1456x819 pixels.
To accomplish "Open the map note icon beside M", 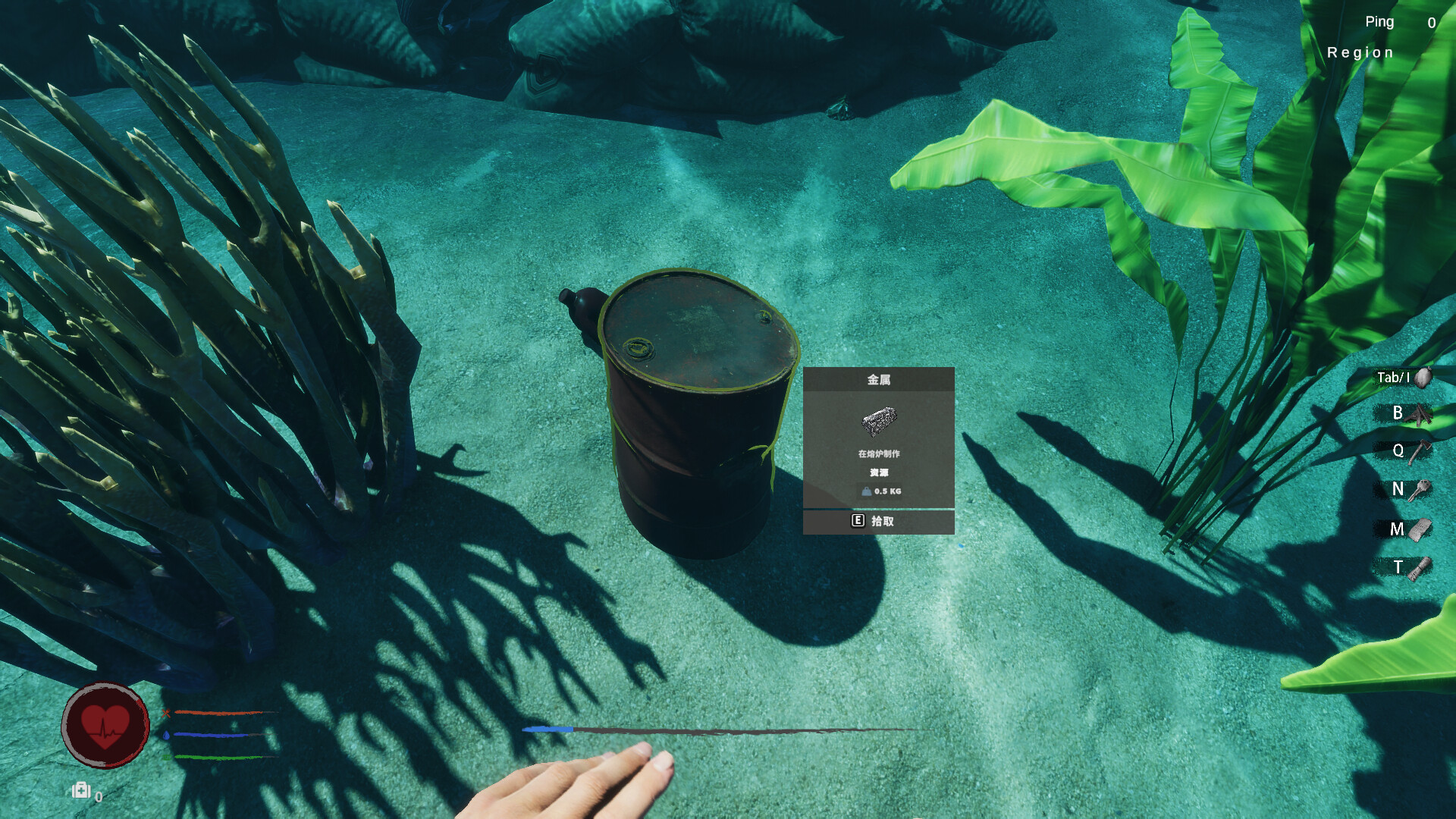I will pos(1421,529).
